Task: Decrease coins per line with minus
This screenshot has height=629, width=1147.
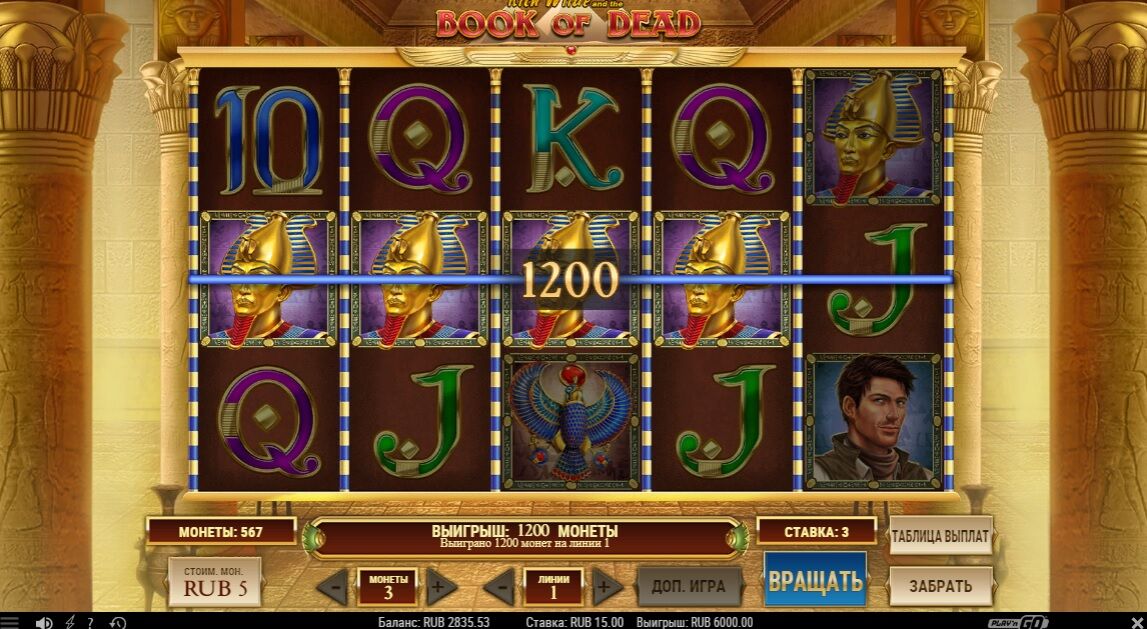Action: click(337, 585)
